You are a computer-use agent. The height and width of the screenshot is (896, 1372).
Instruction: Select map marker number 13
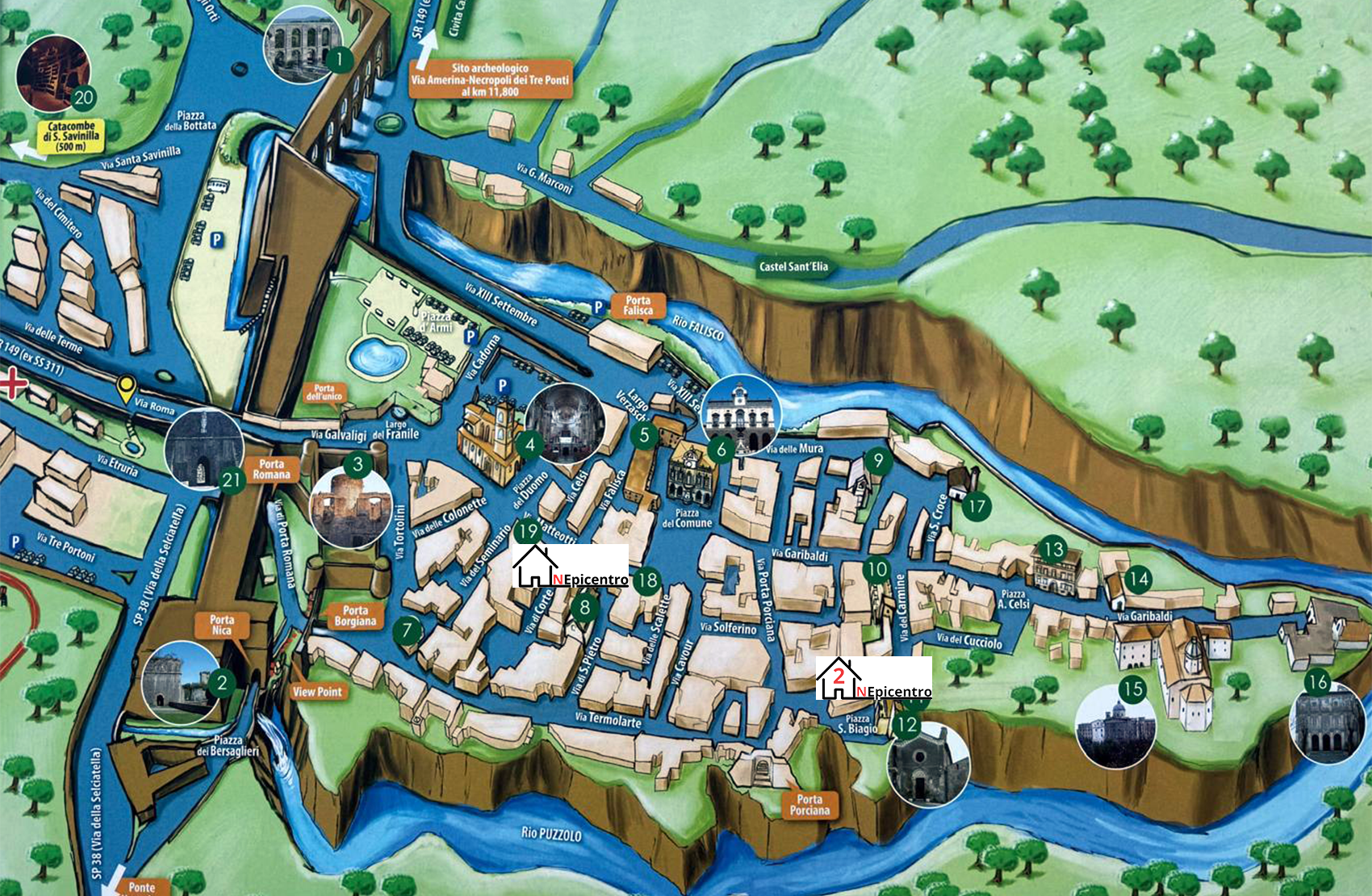(x=1052, y=551)
